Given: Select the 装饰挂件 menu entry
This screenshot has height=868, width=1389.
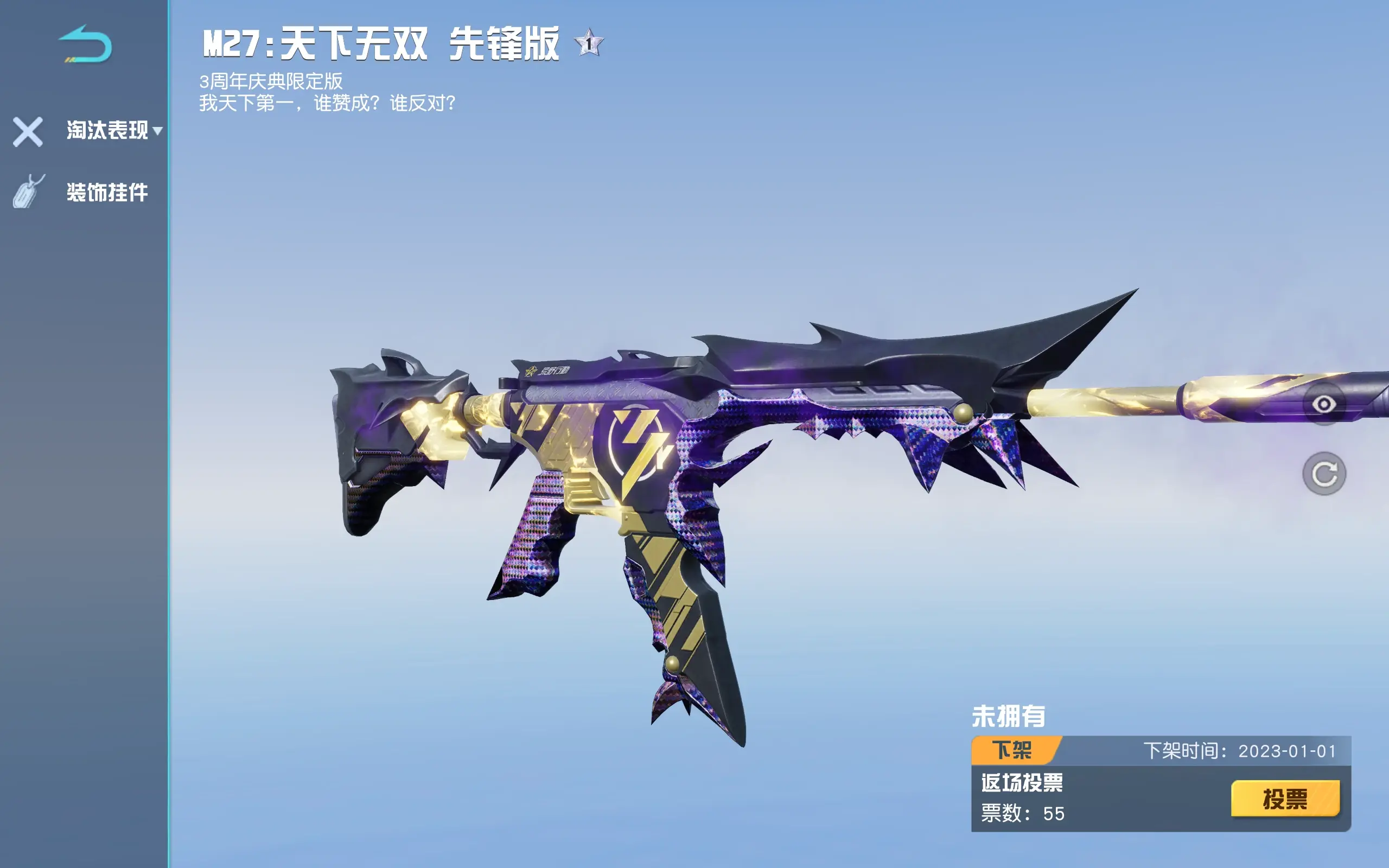Looking at the screenshot, I should (x=107, y=192).
